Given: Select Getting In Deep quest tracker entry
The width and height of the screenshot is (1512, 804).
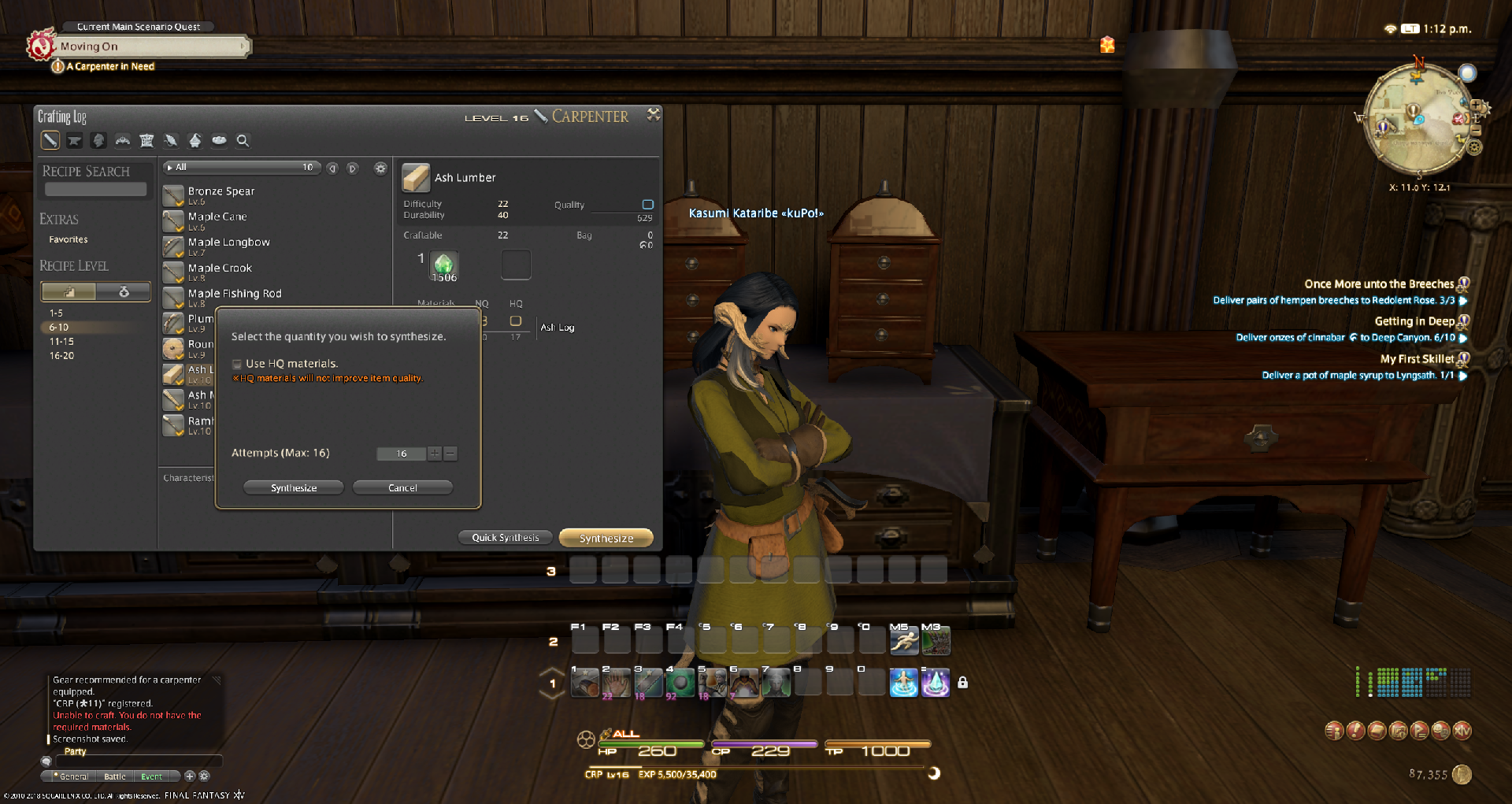Looking at the screenshot, I should coord(1414,321).
